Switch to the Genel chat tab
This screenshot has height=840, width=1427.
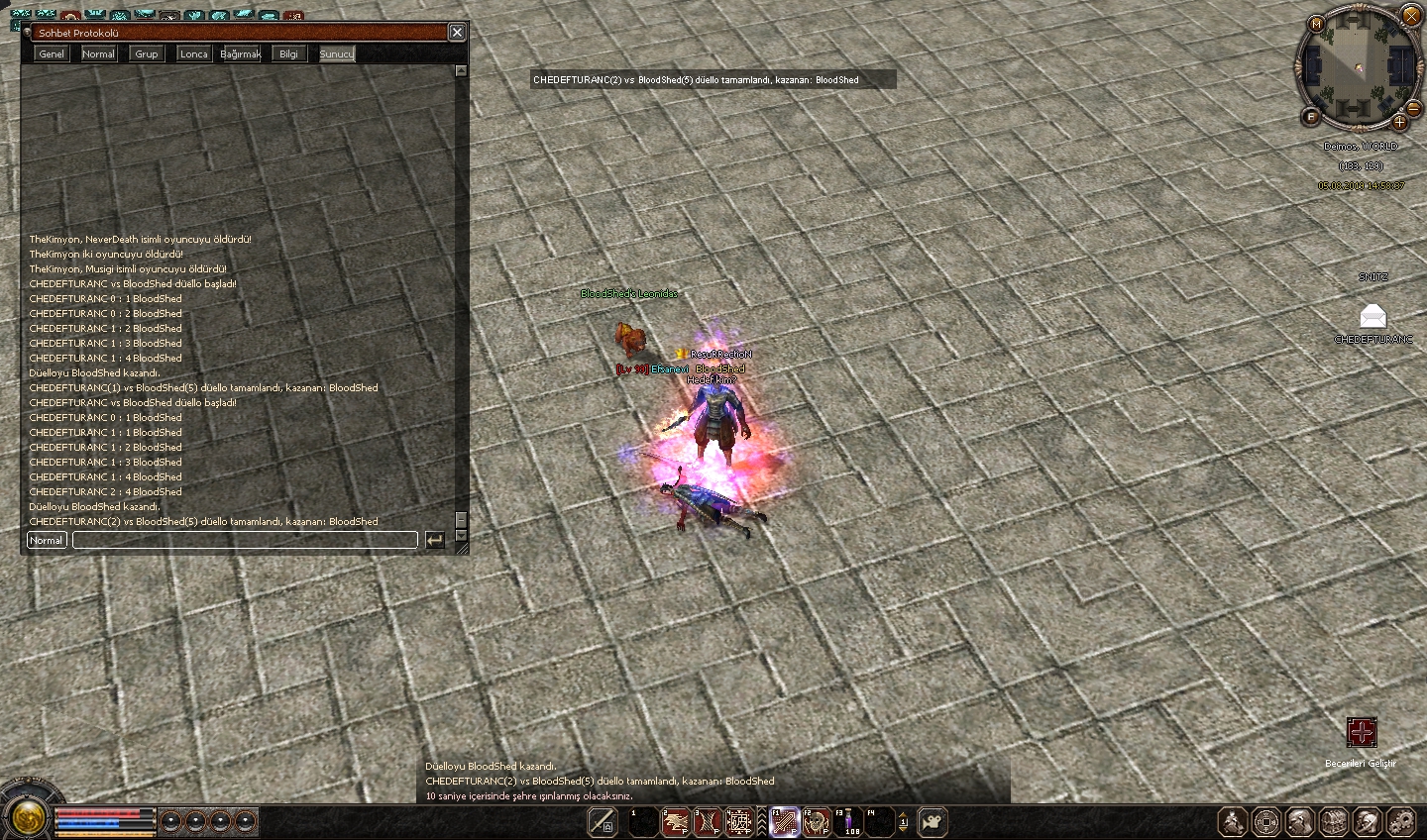[x=52, y=54]
